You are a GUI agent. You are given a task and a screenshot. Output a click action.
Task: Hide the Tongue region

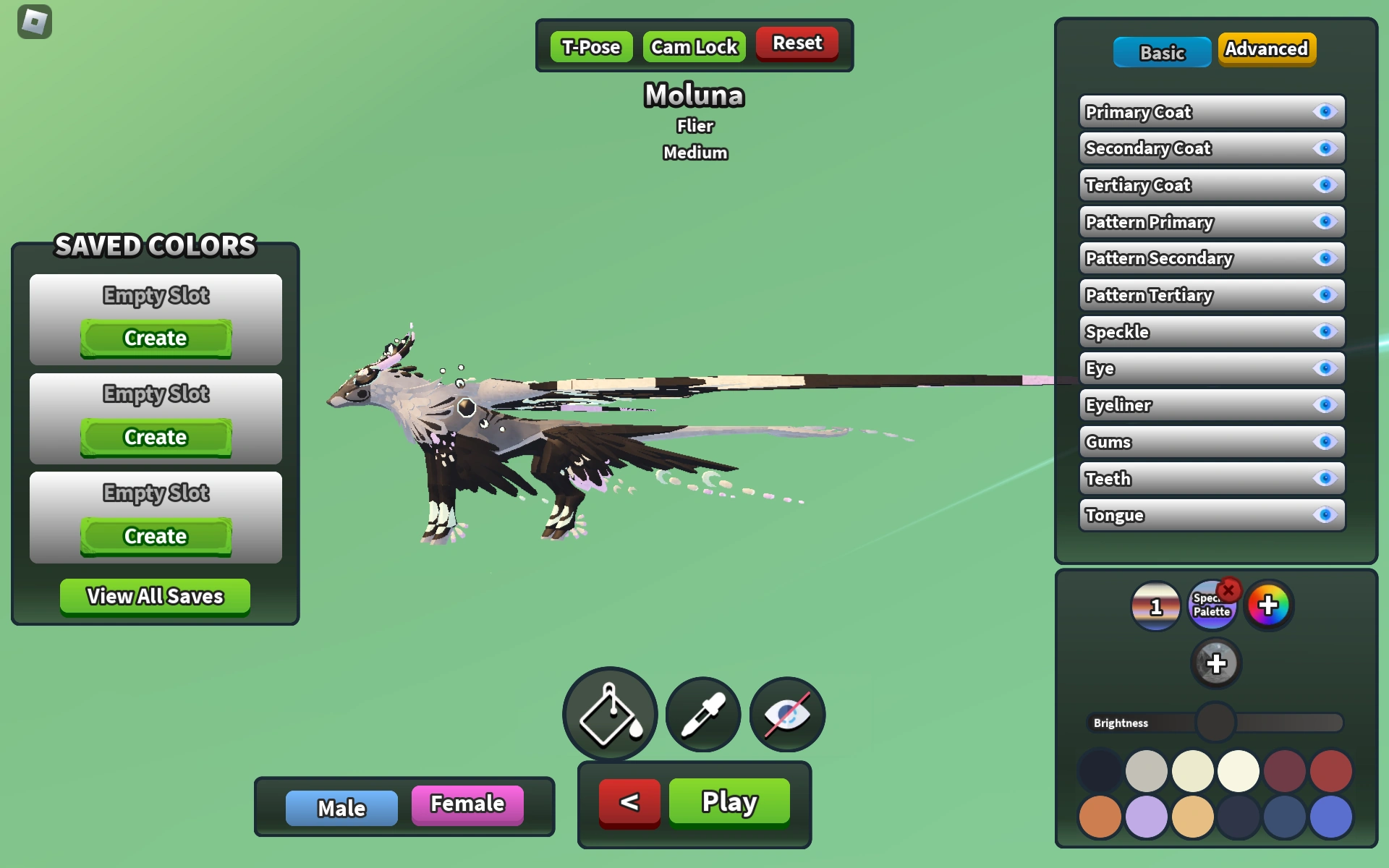tap(1325, 515)
